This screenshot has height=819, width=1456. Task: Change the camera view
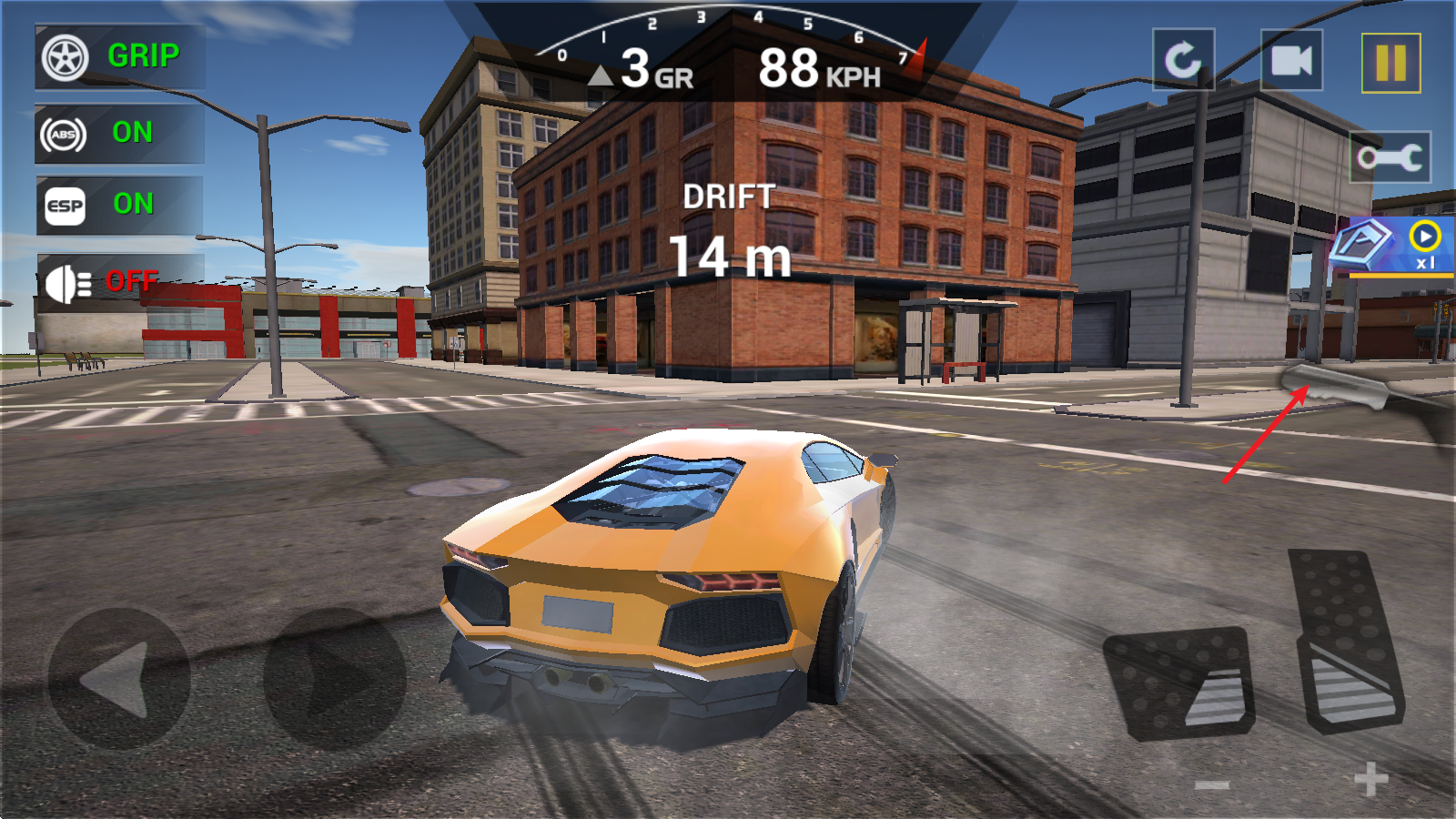[1291, 61]
